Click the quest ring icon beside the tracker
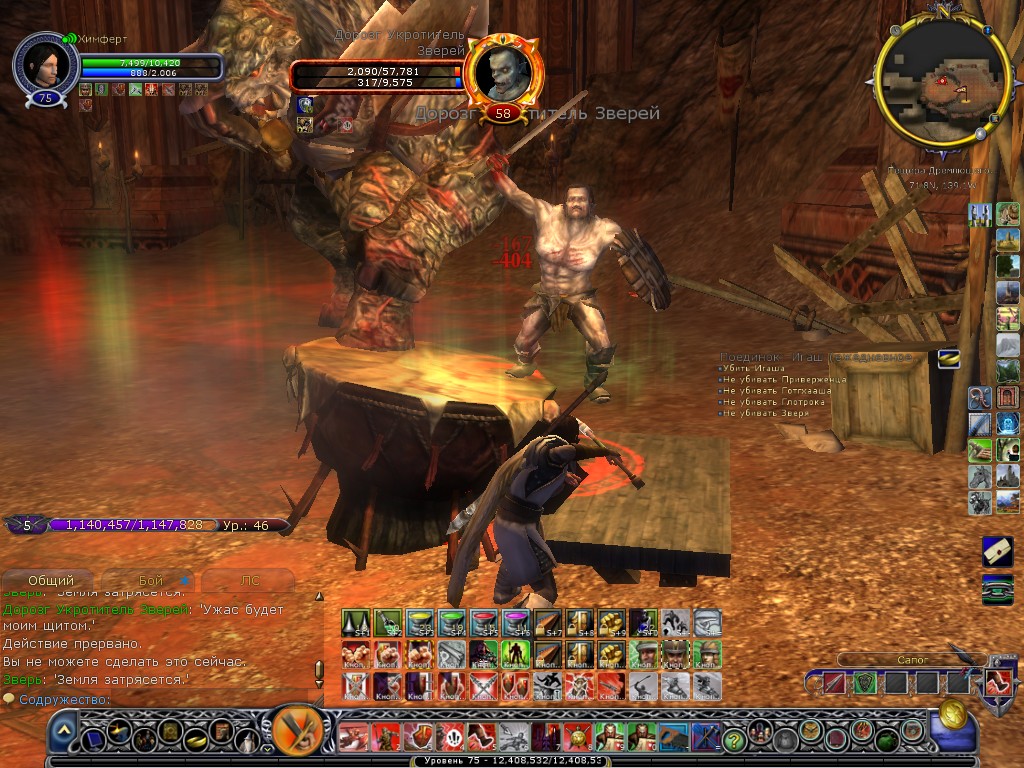 click(948, 358)
